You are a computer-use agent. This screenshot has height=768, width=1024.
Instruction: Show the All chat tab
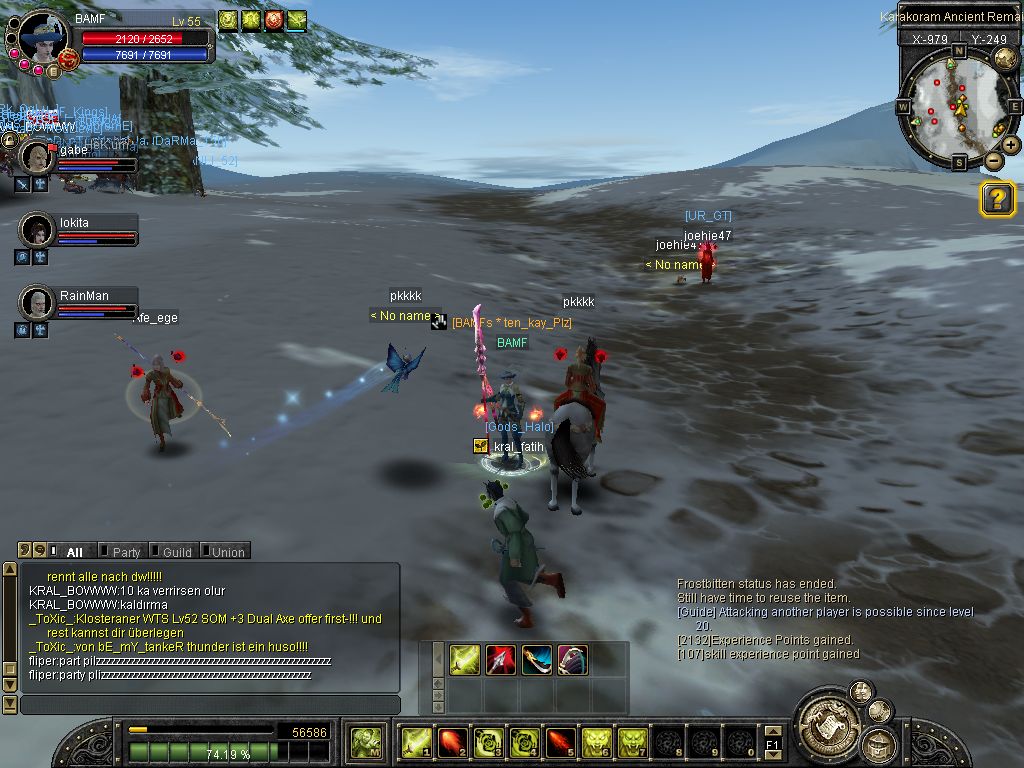74,552
